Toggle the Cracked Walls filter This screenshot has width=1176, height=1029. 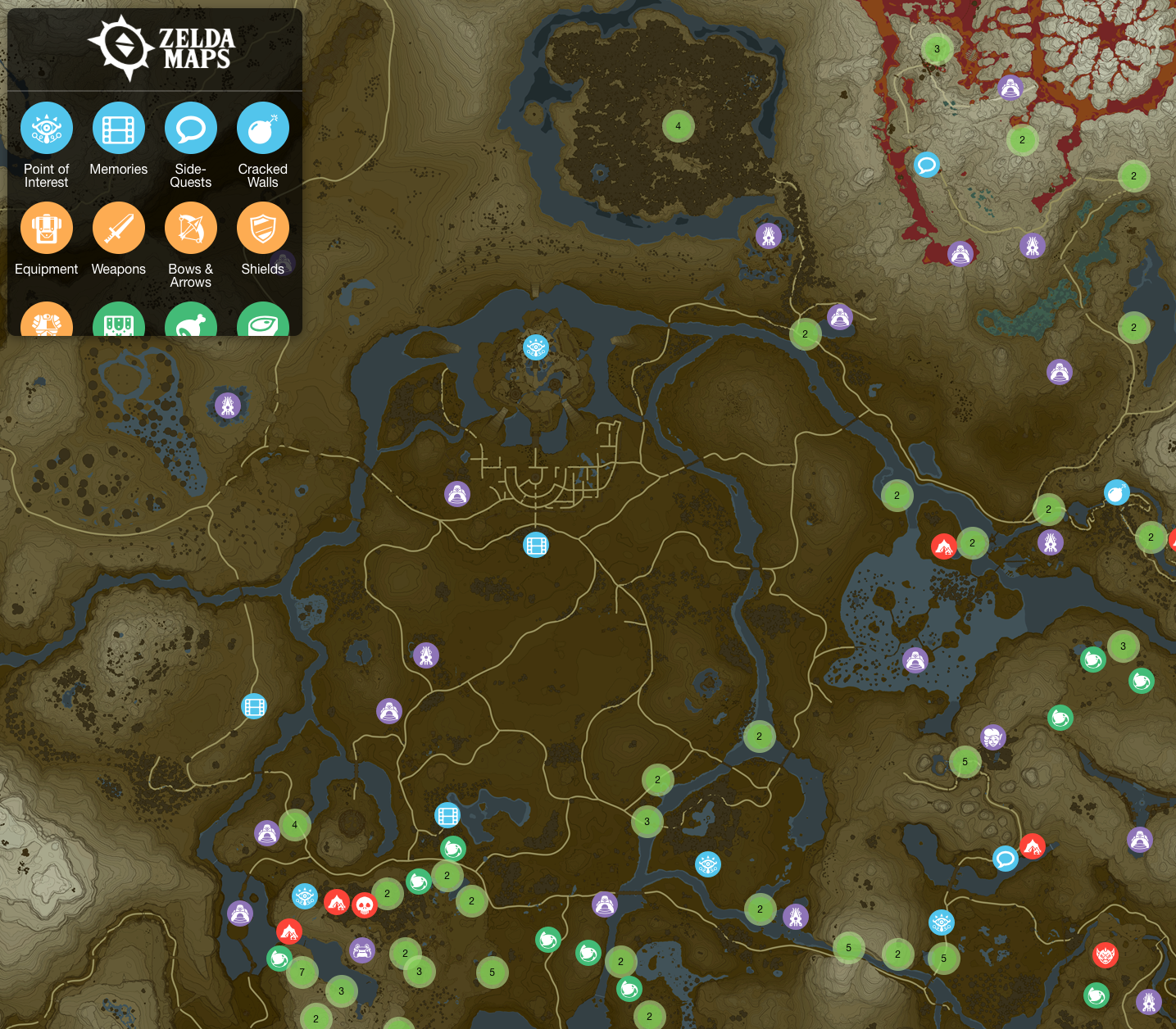pos(262,128)
